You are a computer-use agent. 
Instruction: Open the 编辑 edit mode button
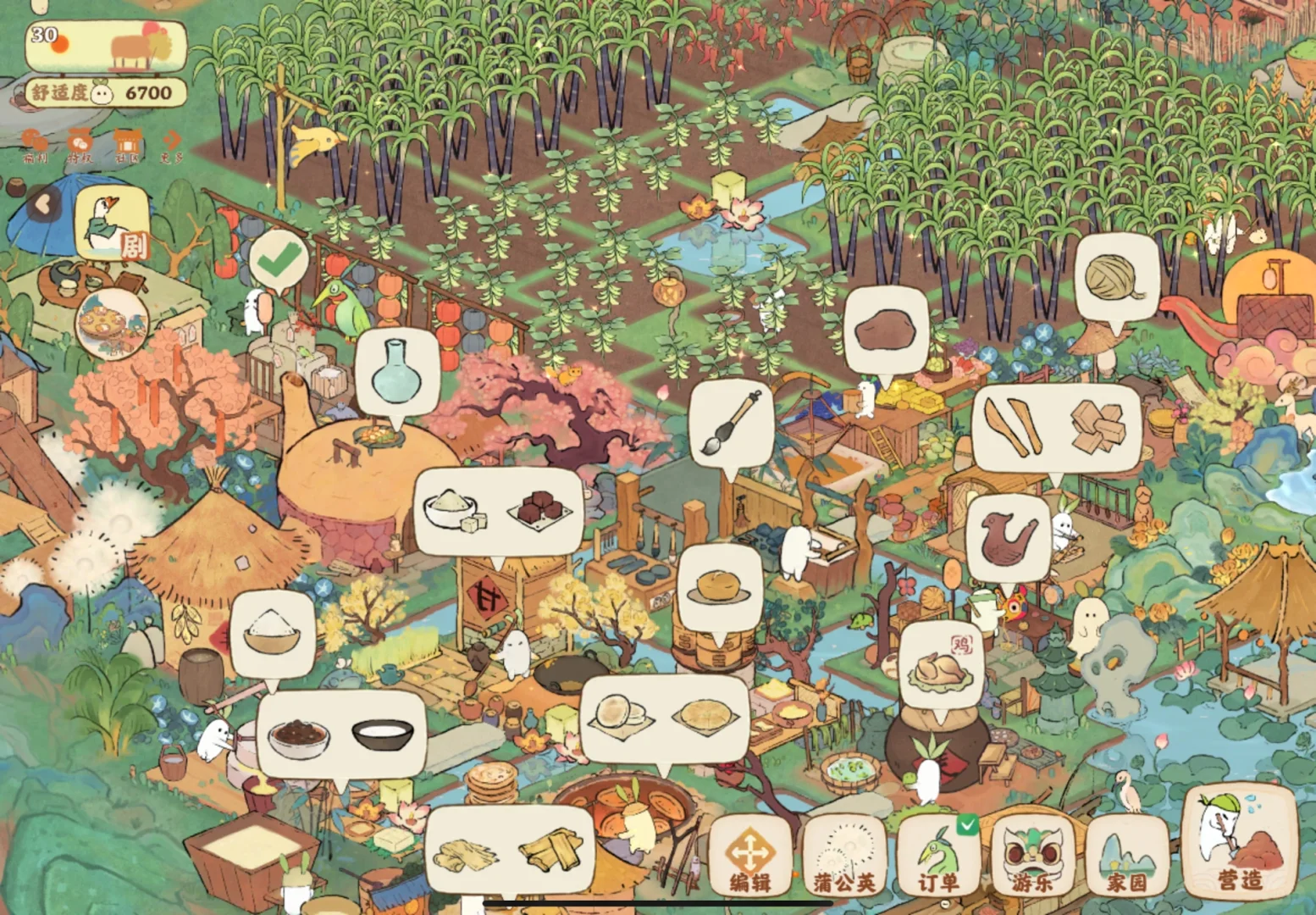[749, 856]
